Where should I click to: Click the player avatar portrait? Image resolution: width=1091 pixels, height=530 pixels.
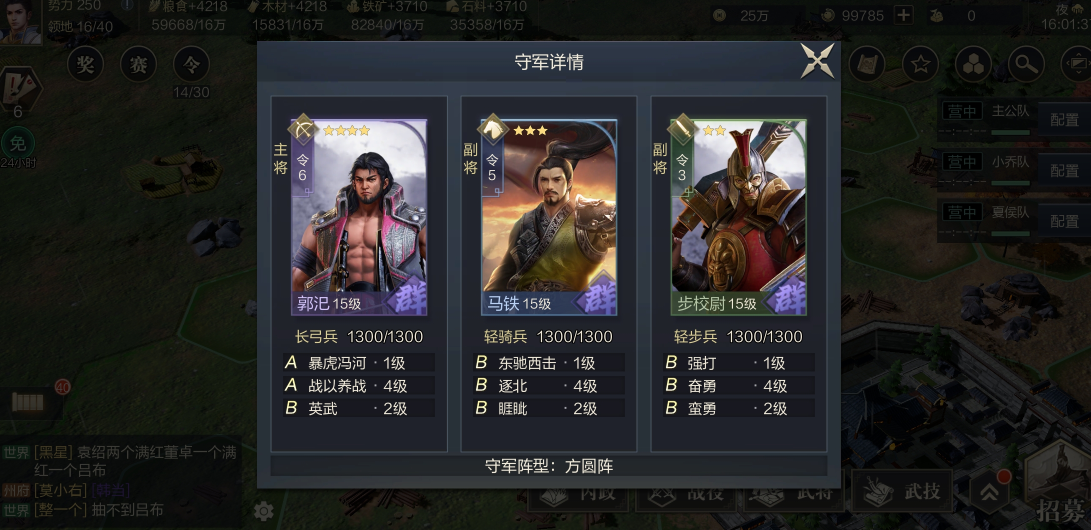coord(20,22)
